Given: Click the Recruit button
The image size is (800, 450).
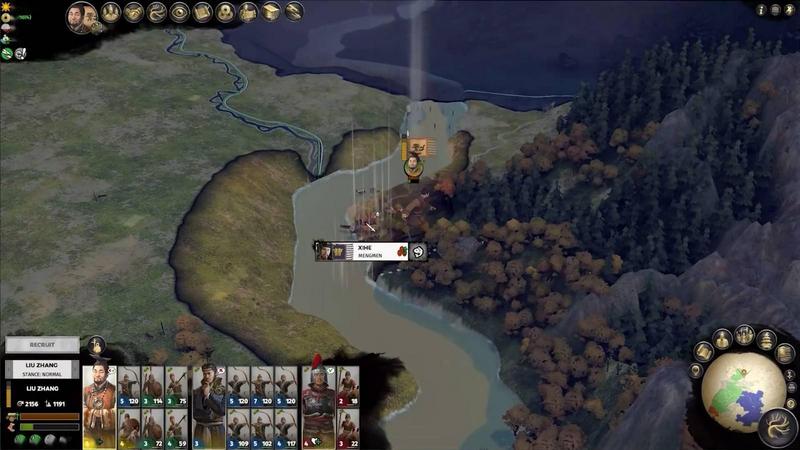Looking at the screenshot, I should [x=41, y=345].
